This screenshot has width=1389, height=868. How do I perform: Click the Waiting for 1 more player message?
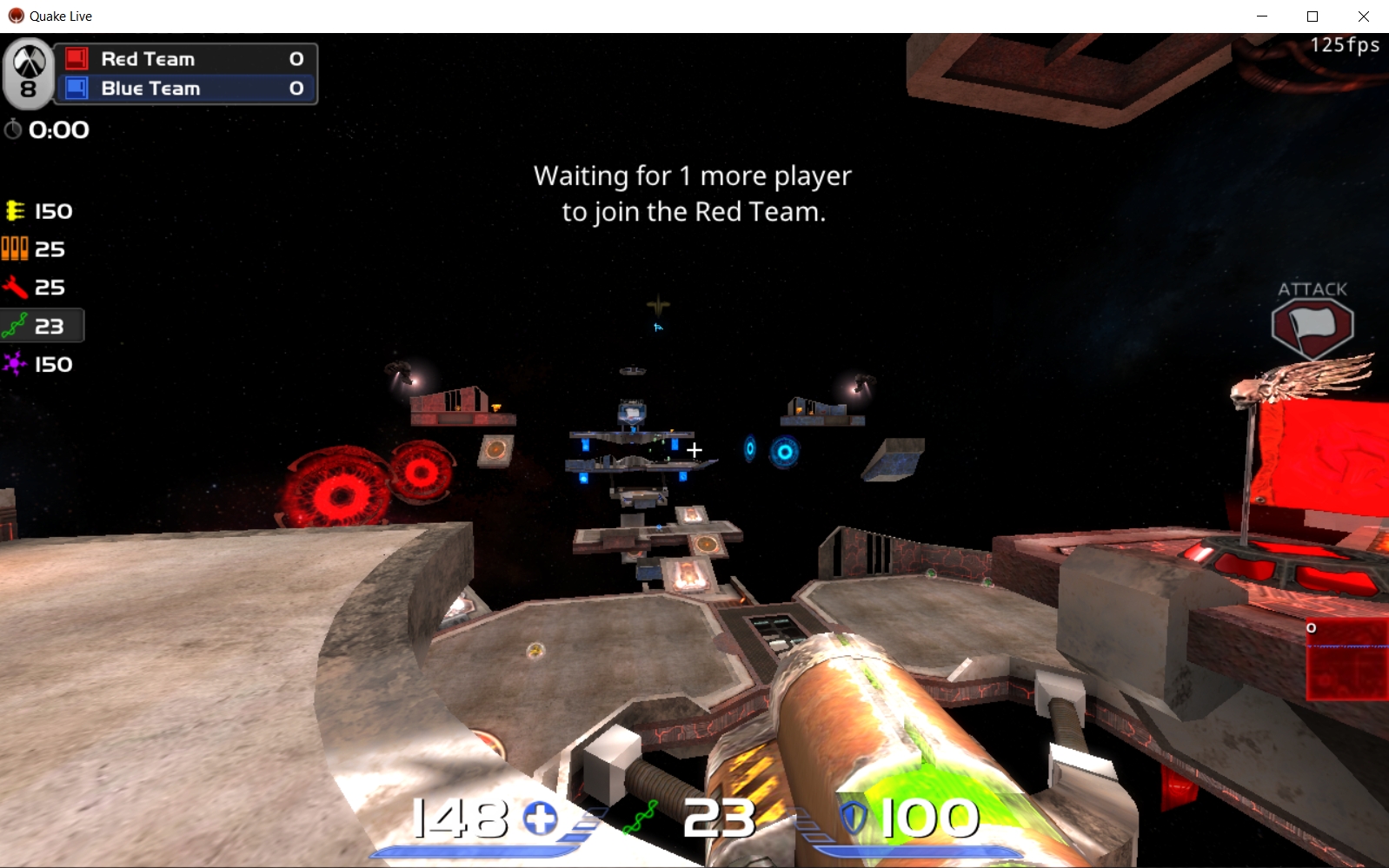[x=693, y=193]
